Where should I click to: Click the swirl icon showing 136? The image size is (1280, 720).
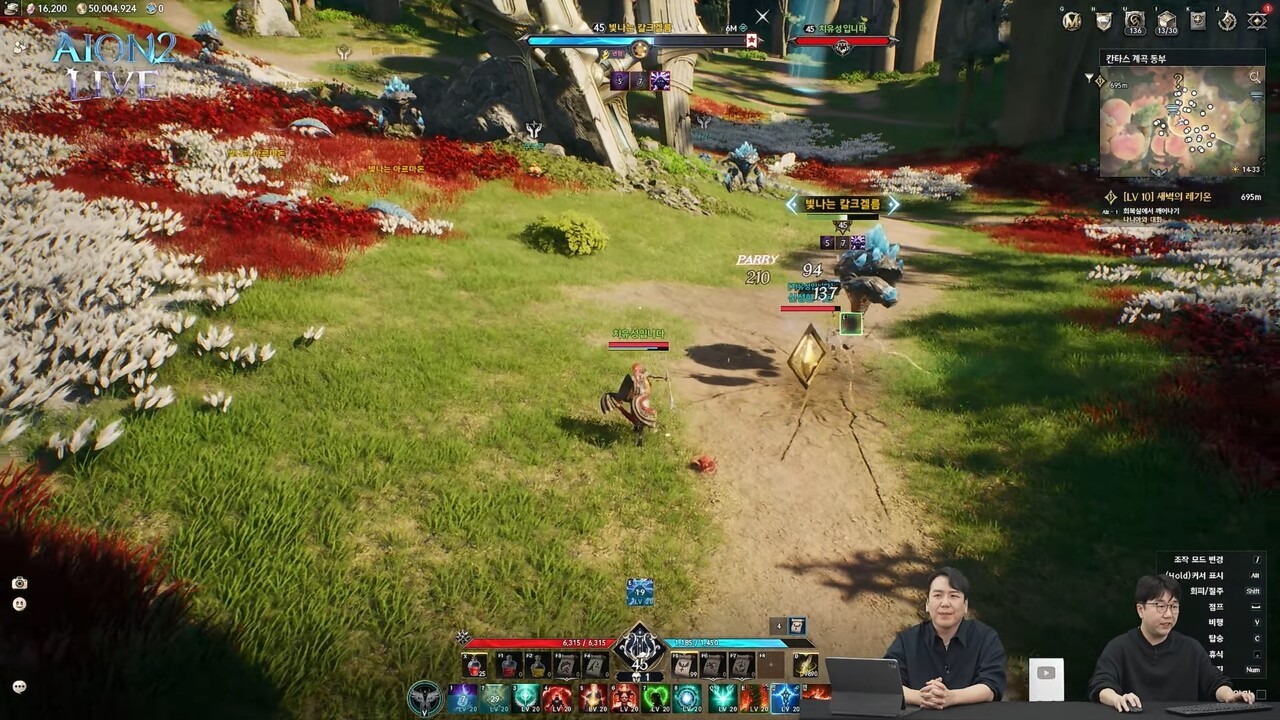pos(1135,21)
